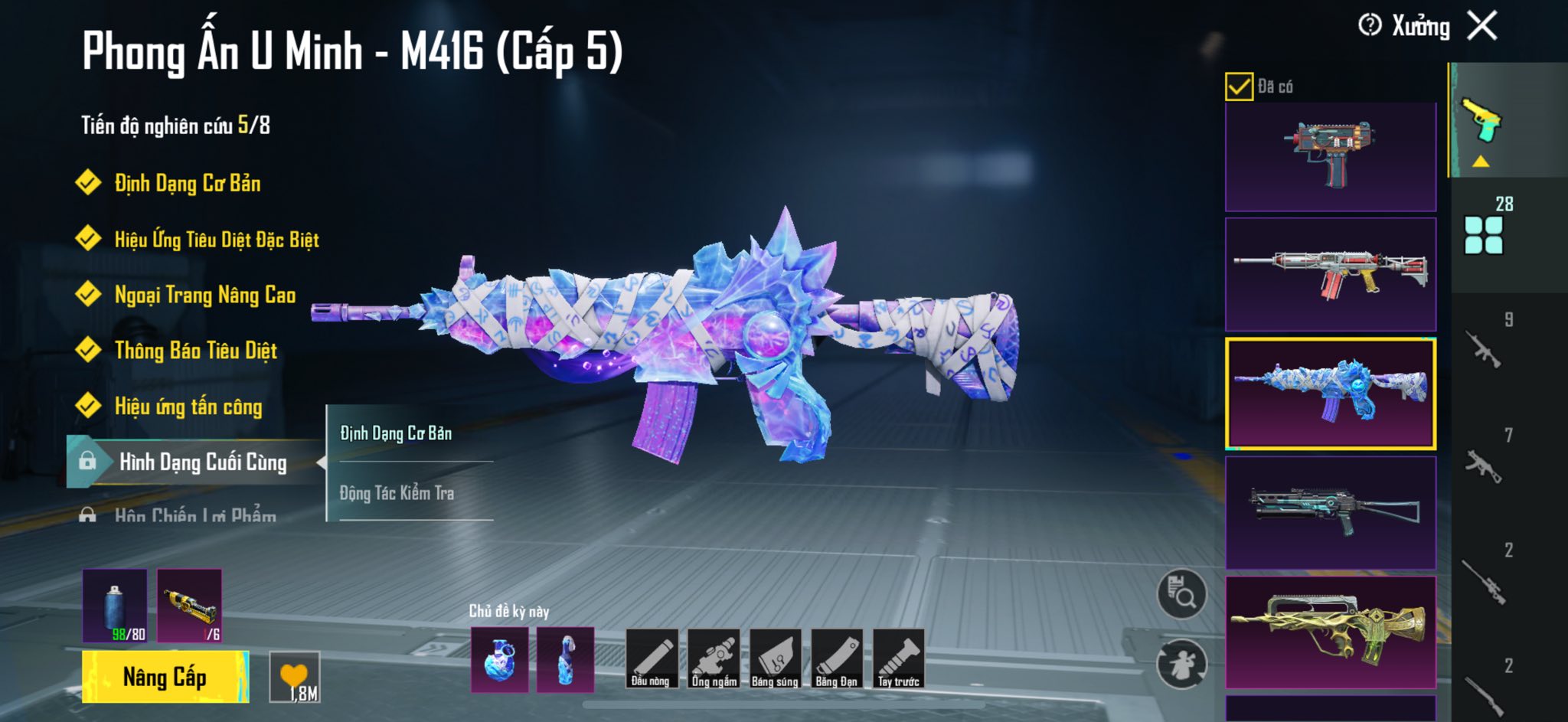Choose Động Tác Kiểm Tra submenu option

pos(397,493)
